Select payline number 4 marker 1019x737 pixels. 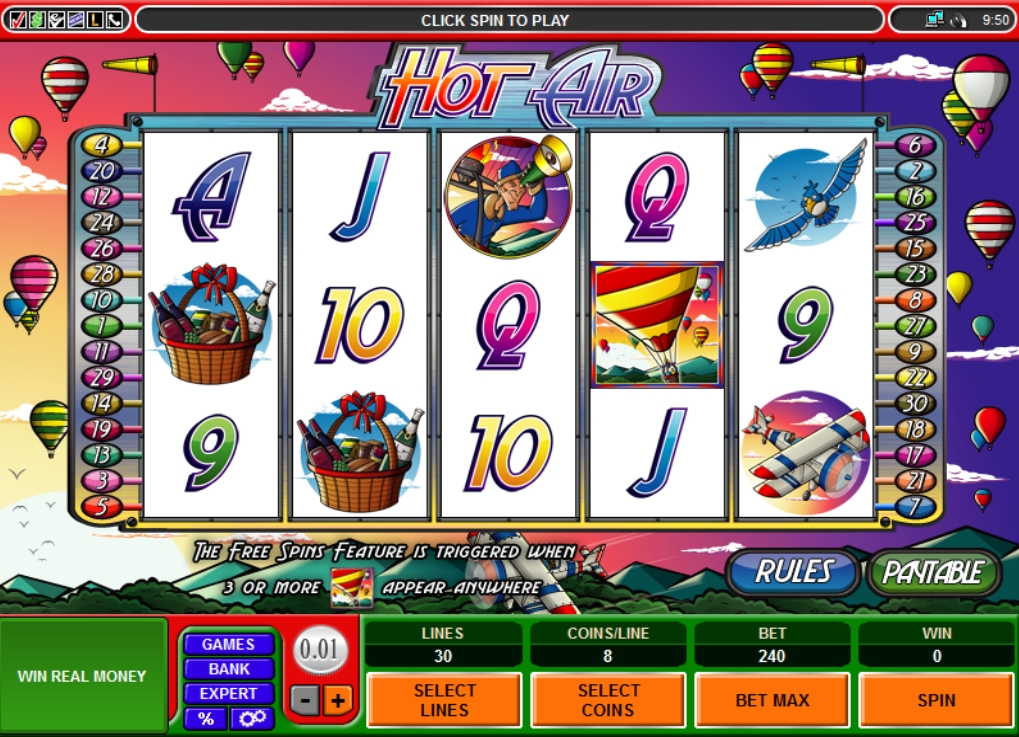pos(101,145)
